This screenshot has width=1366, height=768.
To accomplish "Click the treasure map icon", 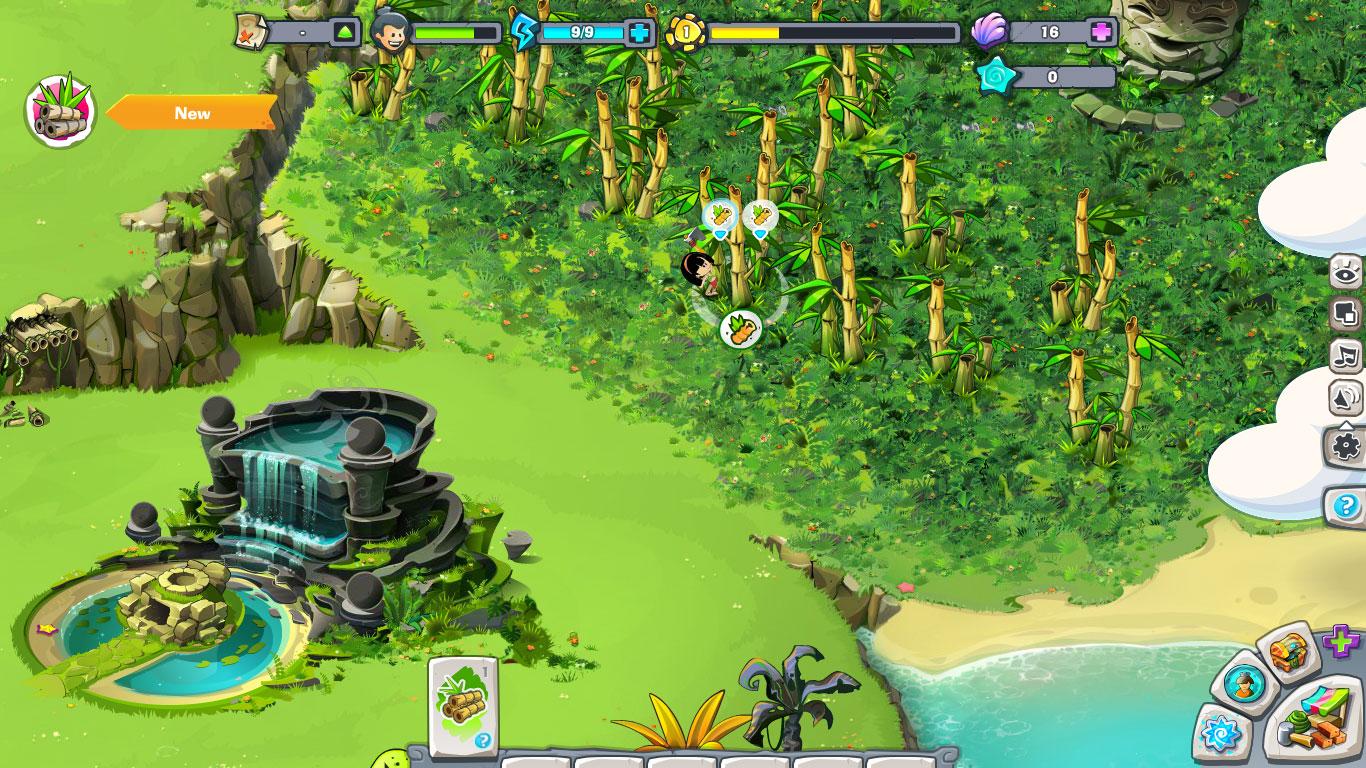I will pos(249,32).
